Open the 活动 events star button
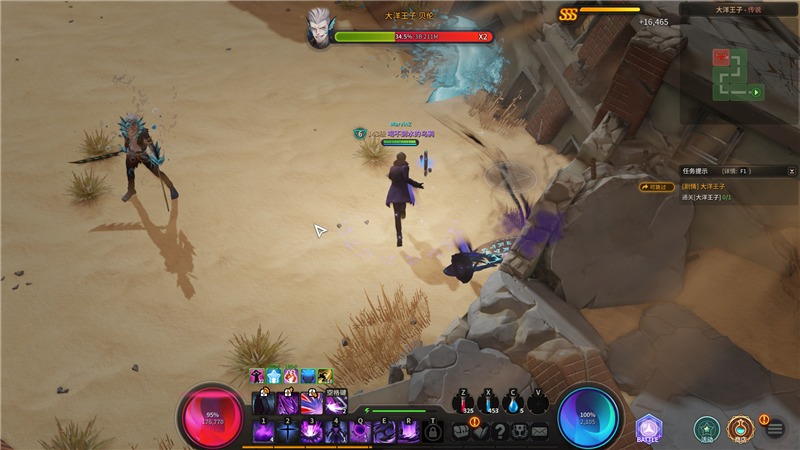 (x=707, y=428)
